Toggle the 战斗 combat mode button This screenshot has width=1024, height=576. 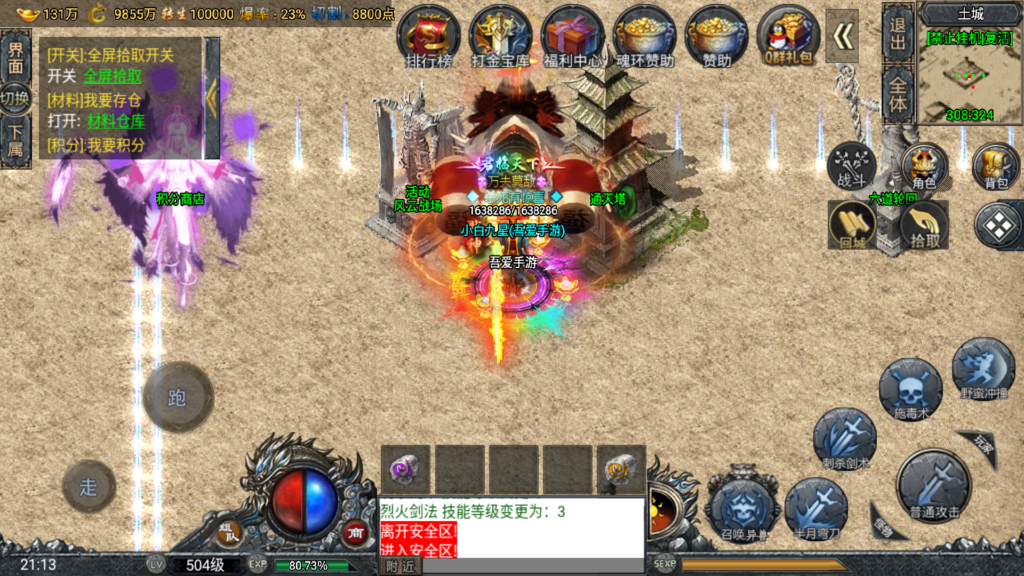[851, 167]
